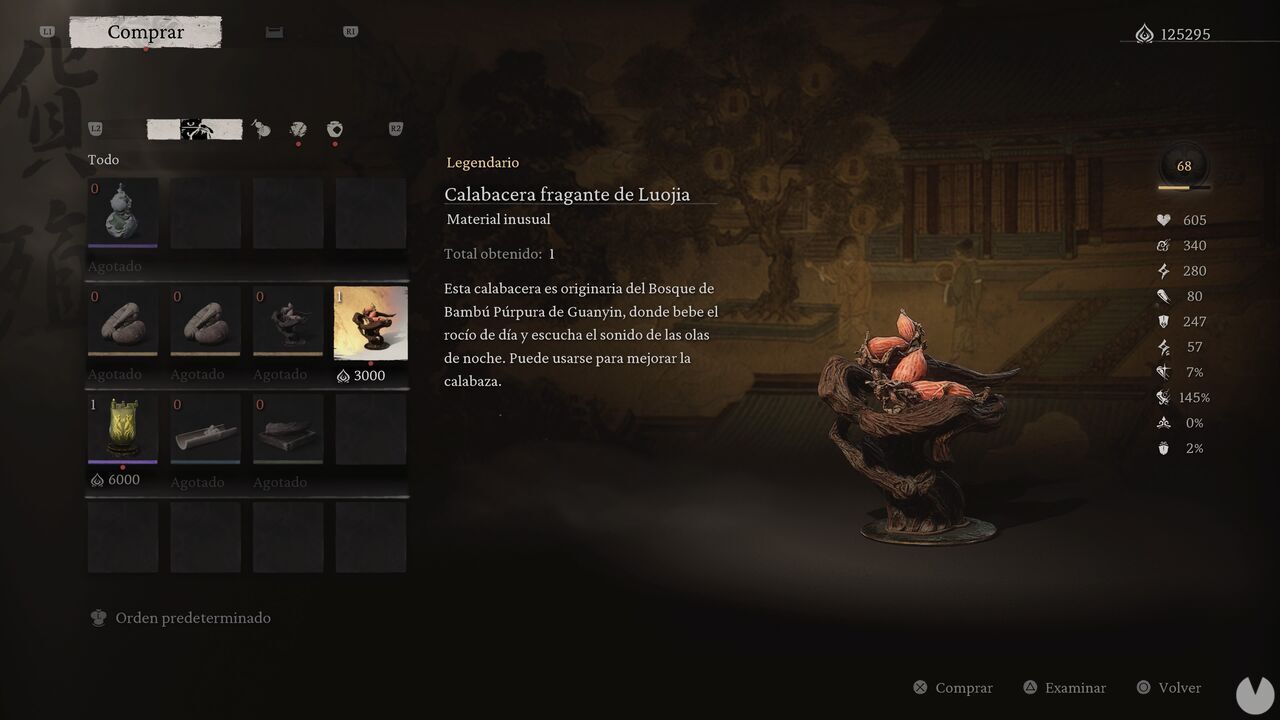Select the lantern item priced 6000
This screenshot has width=1280, height=720.
[x=122, y=428]
